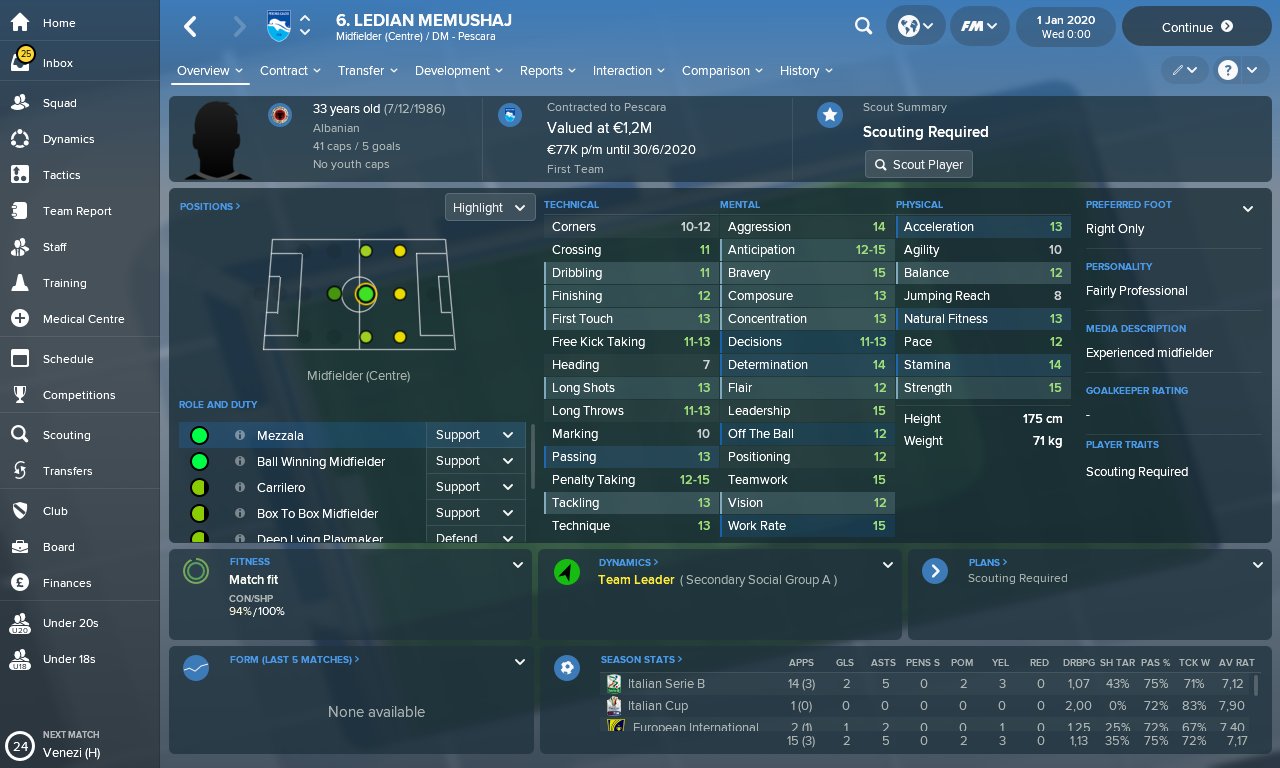
Task: Open the Comparison tab menu
Action: coord(721,71)
